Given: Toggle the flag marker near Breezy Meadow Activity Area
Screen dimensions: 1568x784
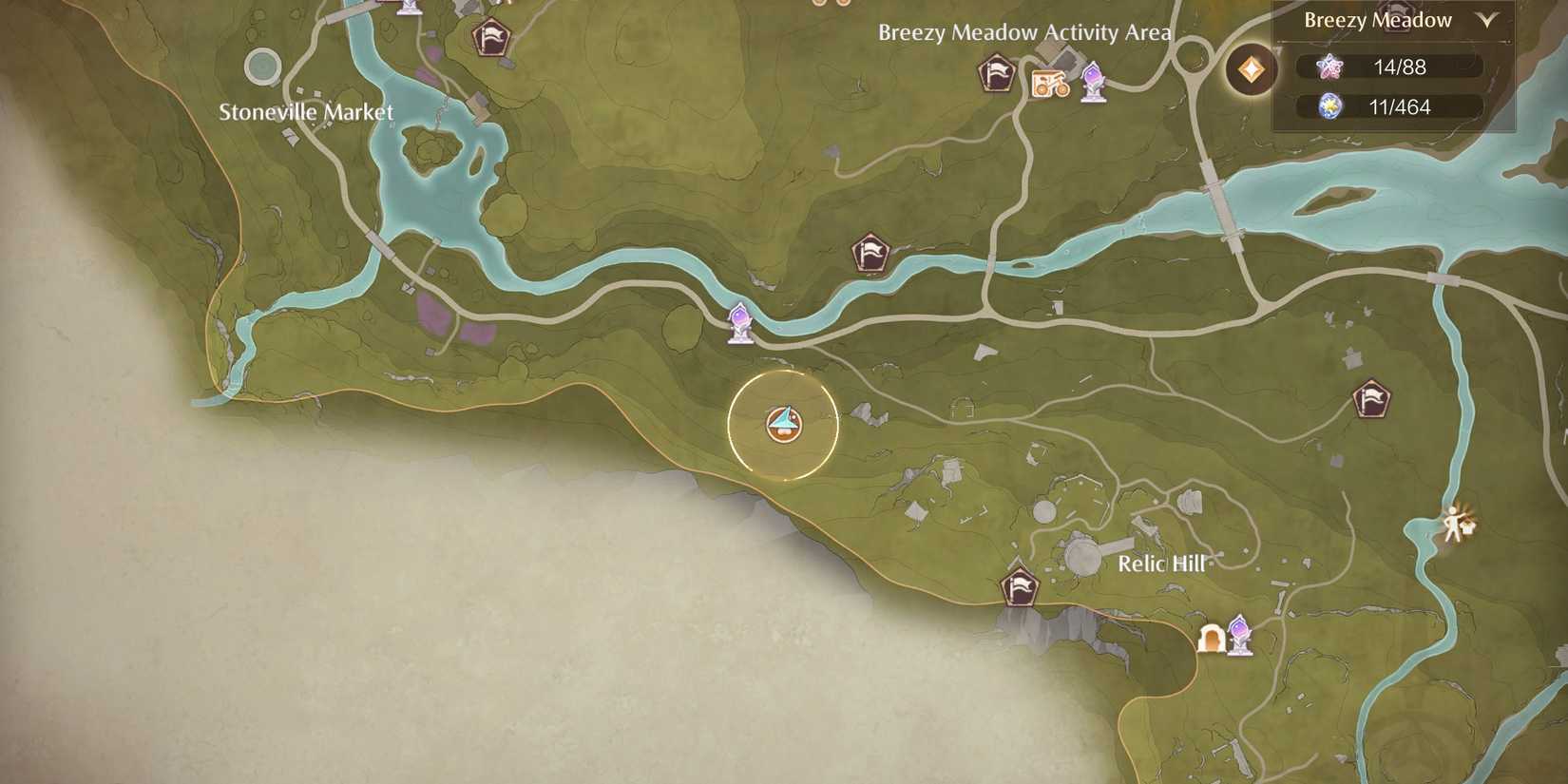Looking at the screenshot, I should tap(994, 71).
